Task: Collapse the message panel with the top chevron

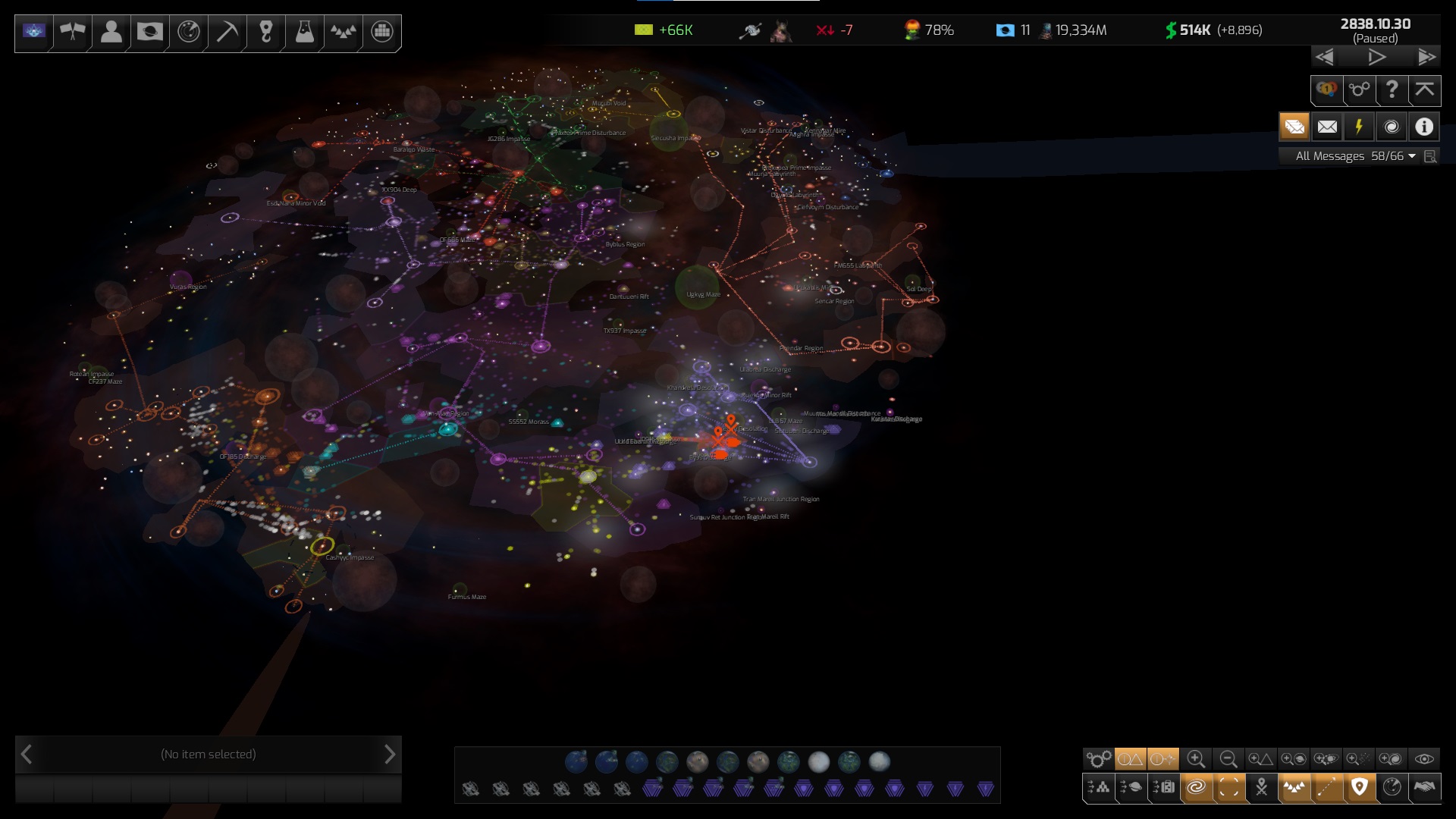Action: click(1424, 90)
